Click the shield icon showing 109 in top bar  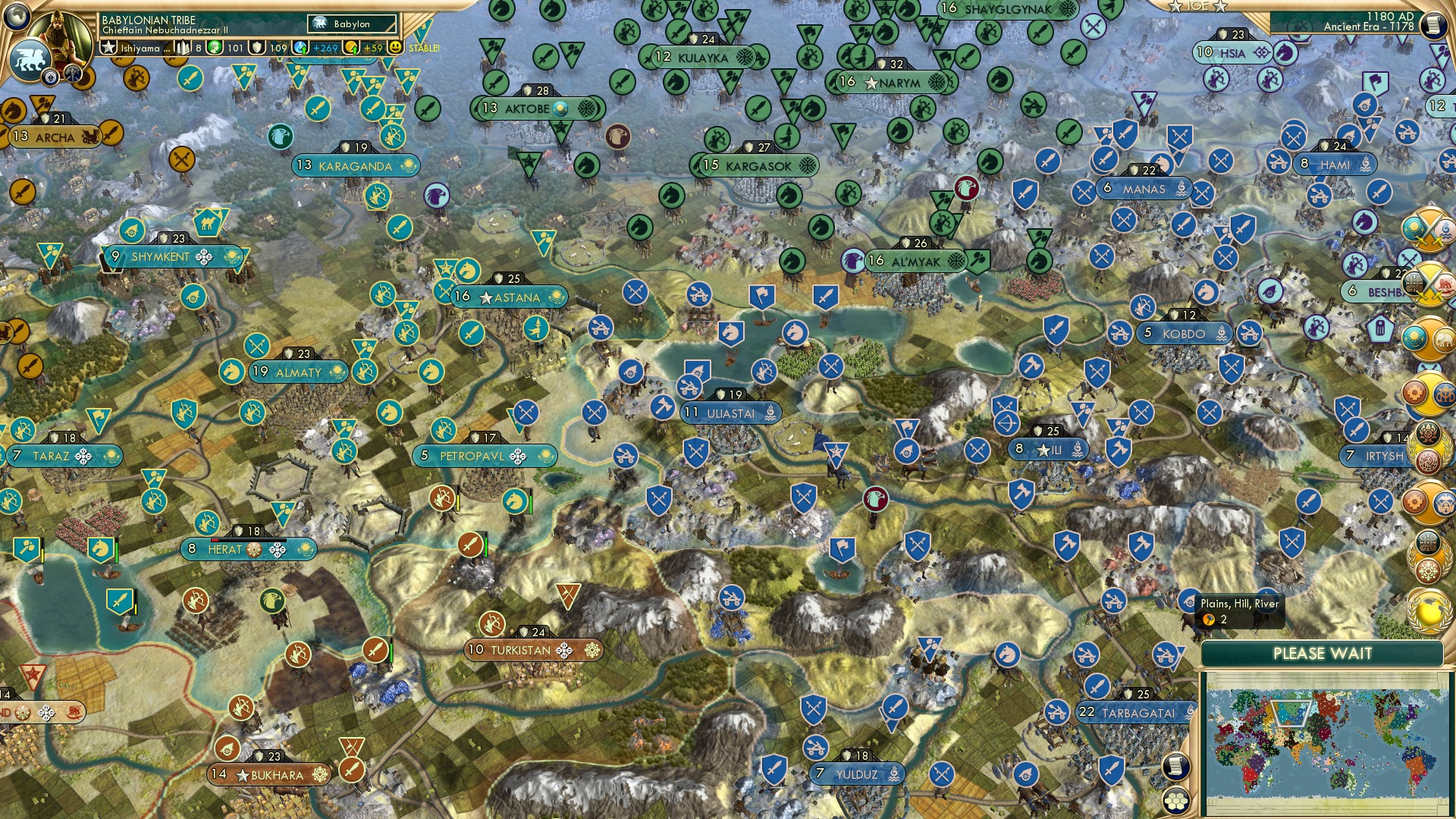point(257,47)
